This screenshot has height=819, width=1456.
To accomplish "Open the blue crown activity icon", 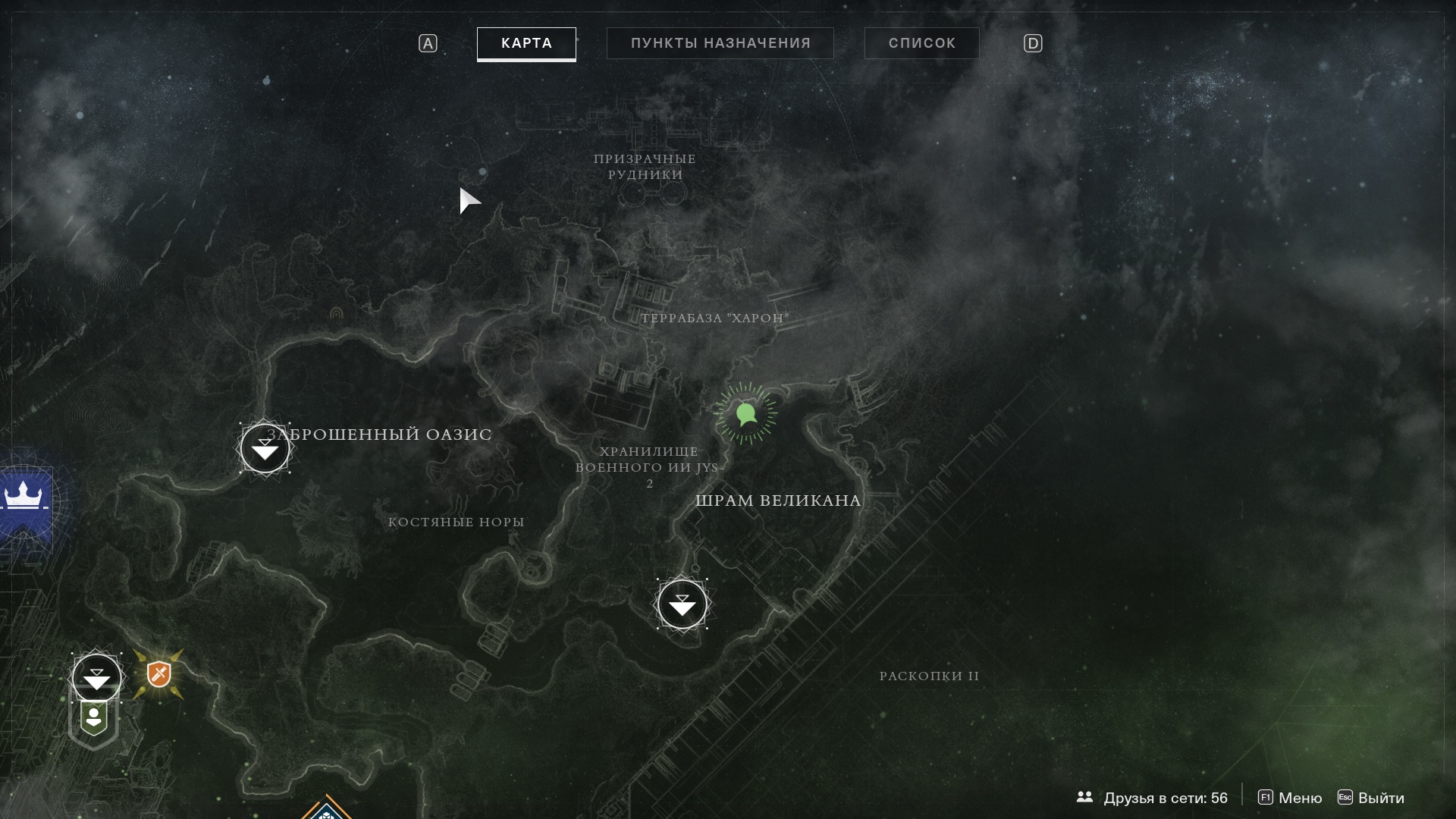I will (x=24, y=498).
